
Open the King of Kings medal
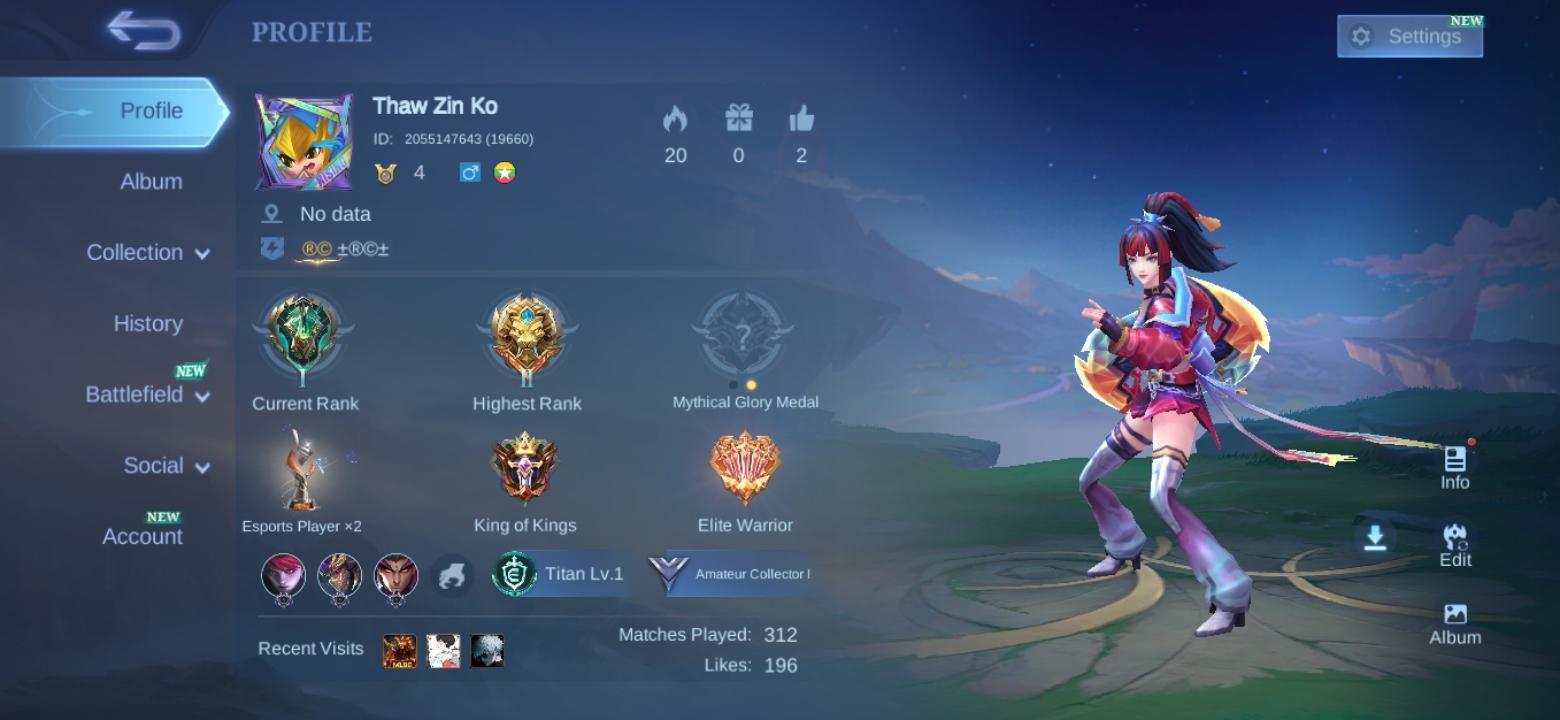(525, 465)
